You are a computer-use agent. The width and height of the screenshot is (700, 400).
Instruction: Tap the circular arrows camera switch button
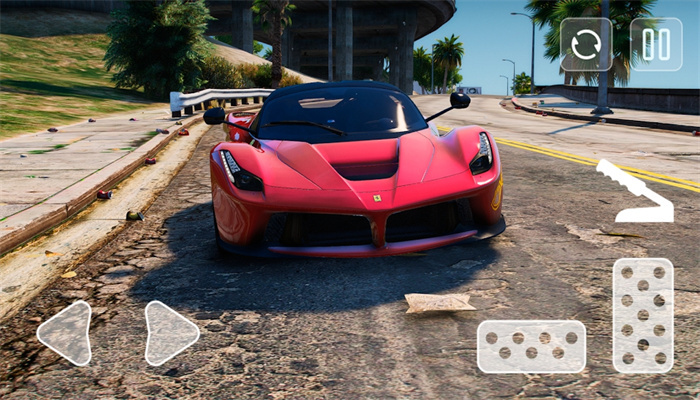(586, 44)
